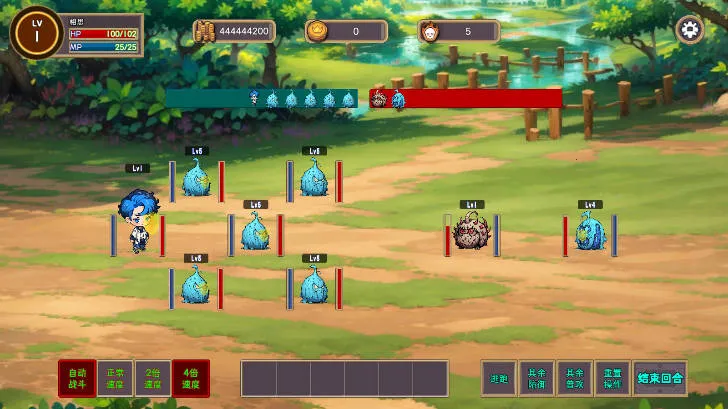End the turn (结束回合)
The width and height of the screenshot is (728, 409).
pos(659,378)
